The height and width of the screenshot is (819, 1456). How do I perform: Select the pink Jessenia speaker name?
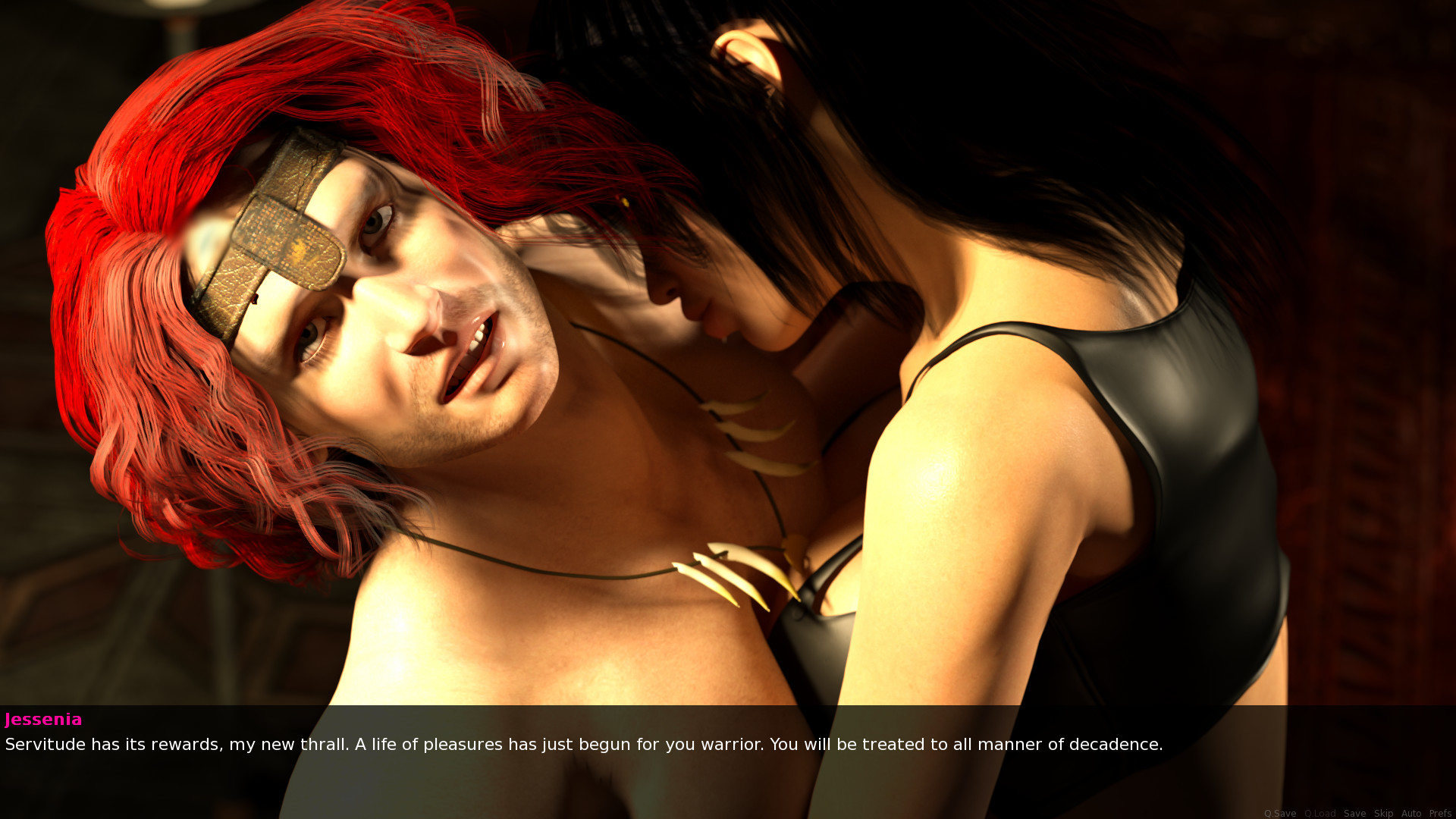(x=43, y=720)
